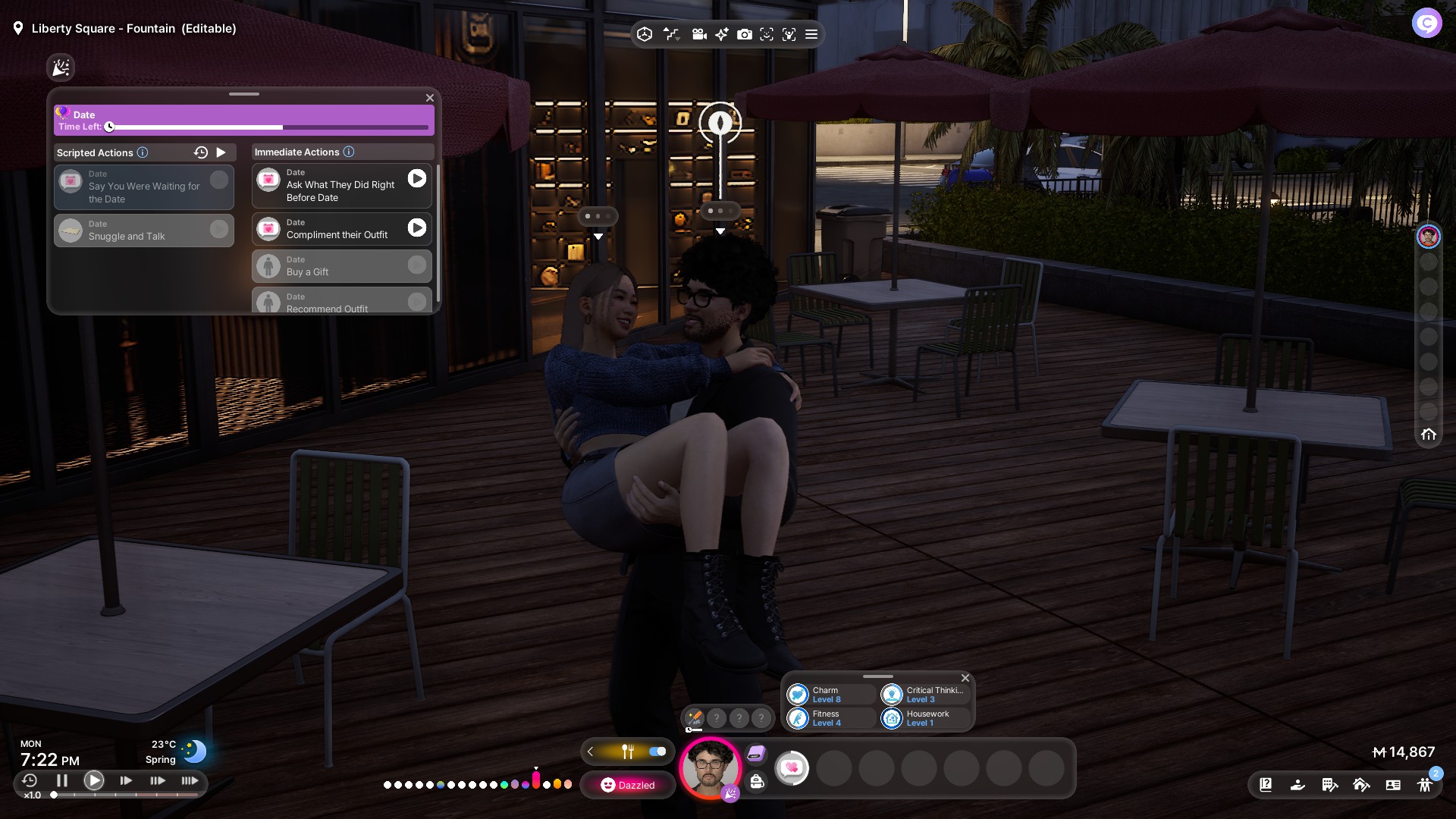Open the character's backpack inventory

[757, 782]
